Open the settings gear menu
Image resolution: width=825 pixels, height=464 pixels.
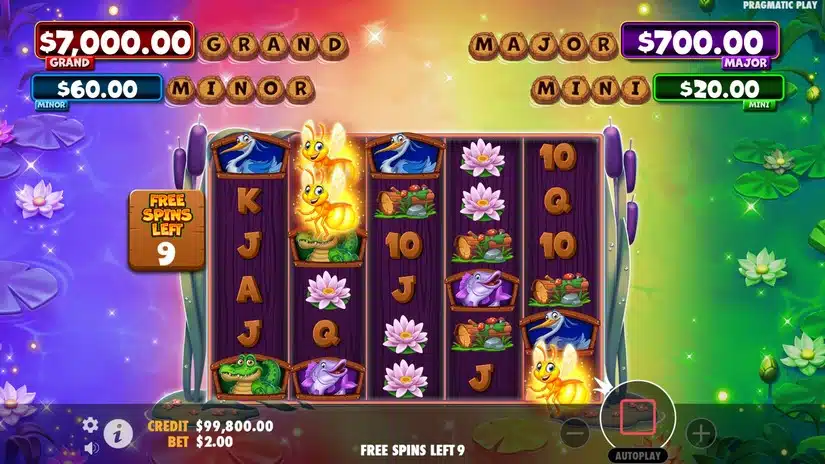[90, 424]
